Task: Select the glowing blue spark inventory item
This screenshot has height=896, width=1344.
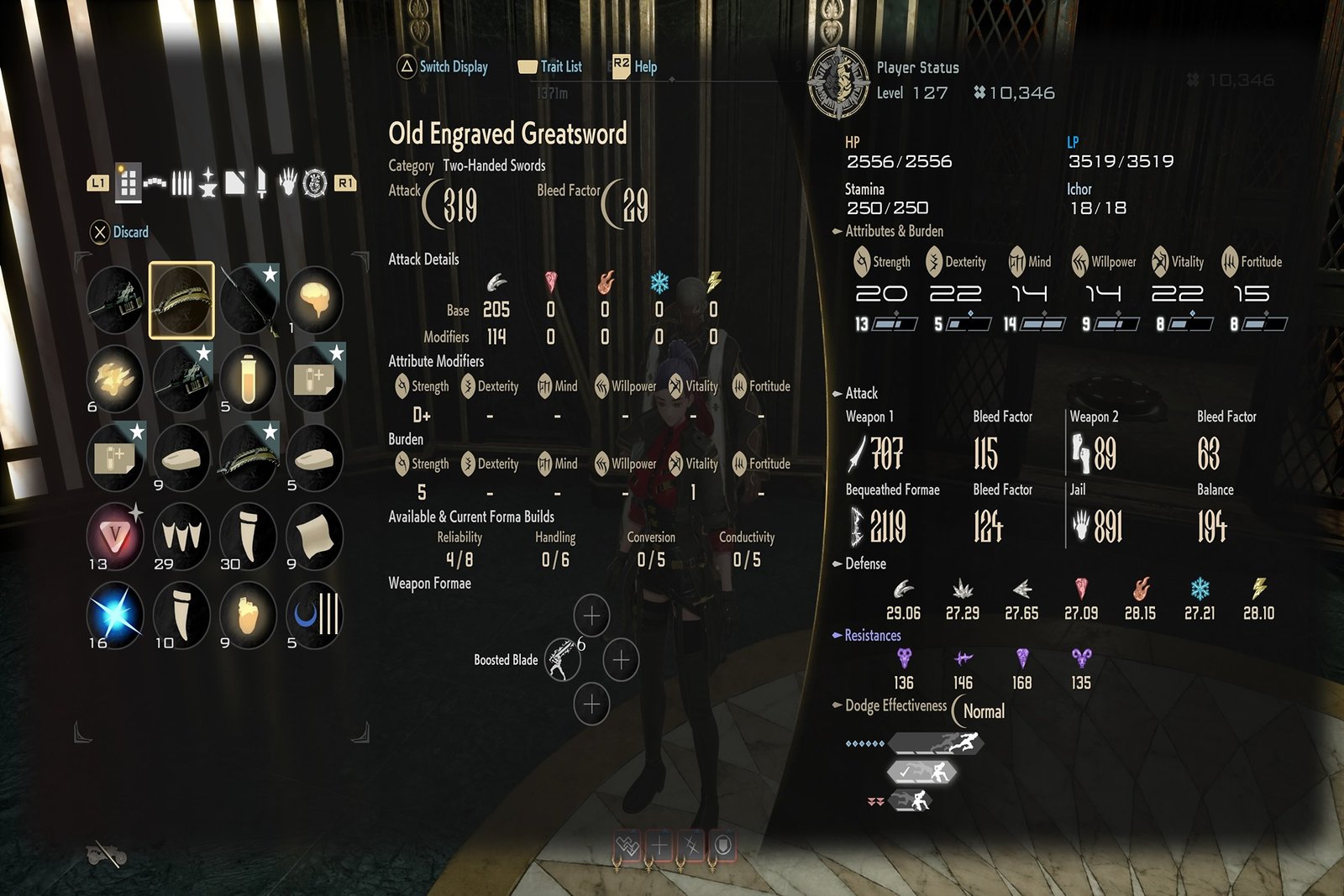Action: (114, 614)
